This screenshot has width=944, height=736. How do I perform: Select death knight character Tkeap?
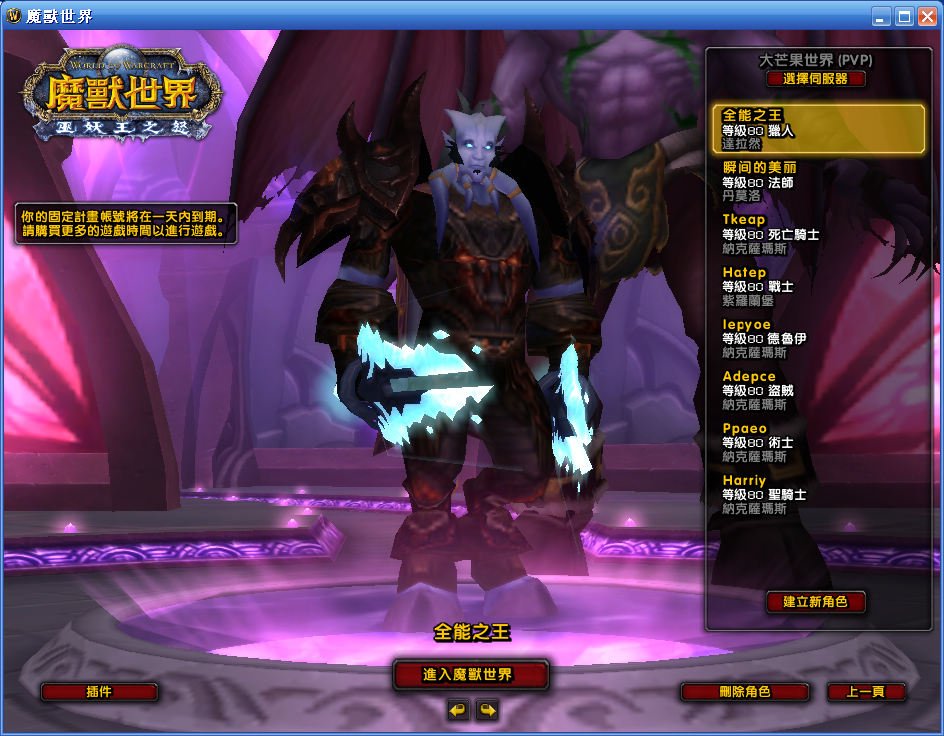(x=817, y=233)
